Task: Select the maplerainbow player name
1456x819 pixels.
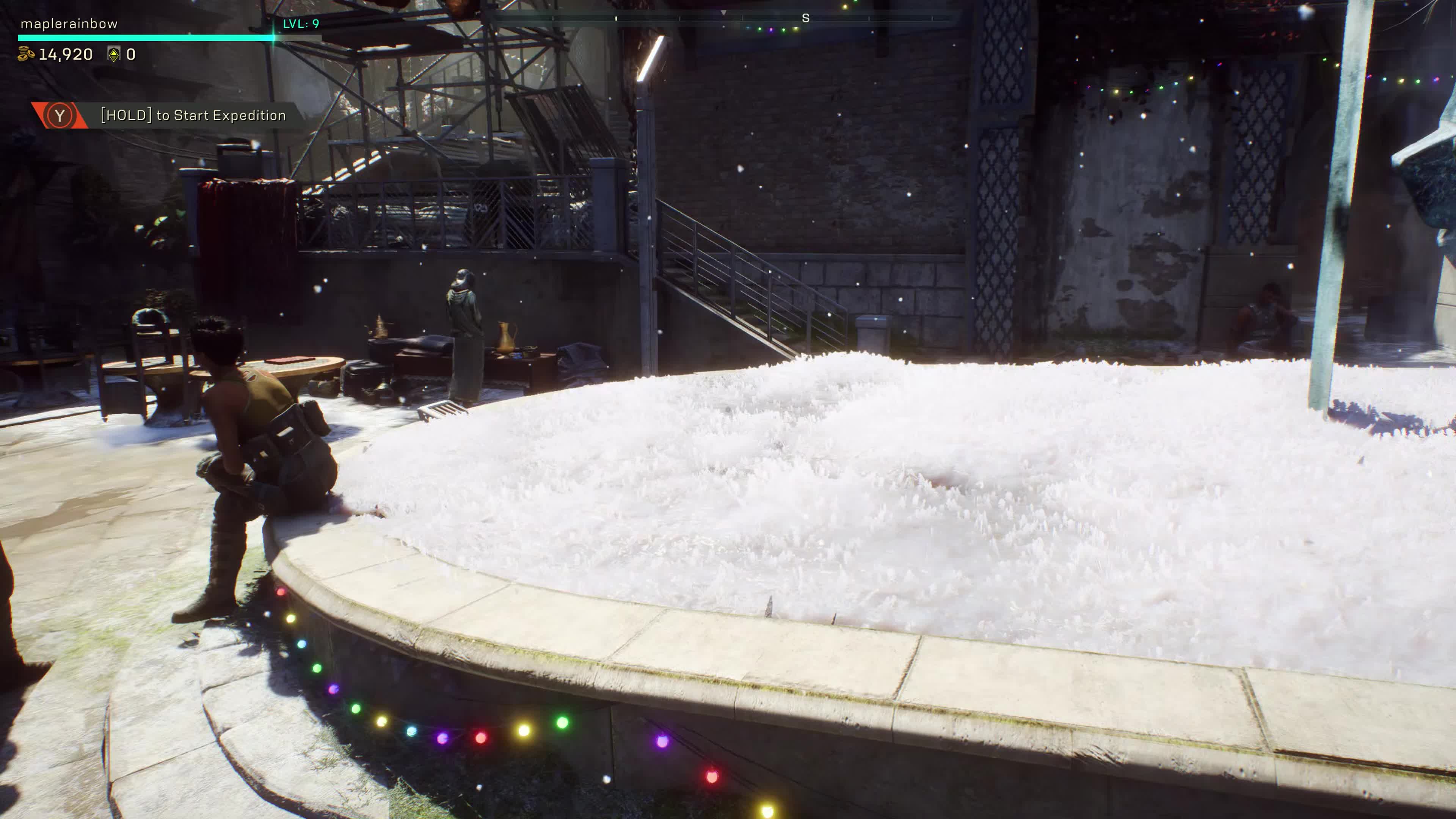Action: [69, 24]
